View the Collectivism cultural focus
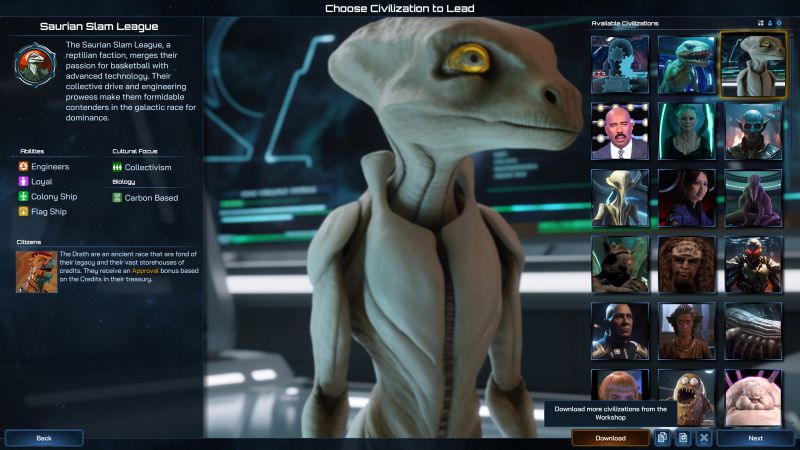Screen dimensions: 800x450 (x=142, y=167)
